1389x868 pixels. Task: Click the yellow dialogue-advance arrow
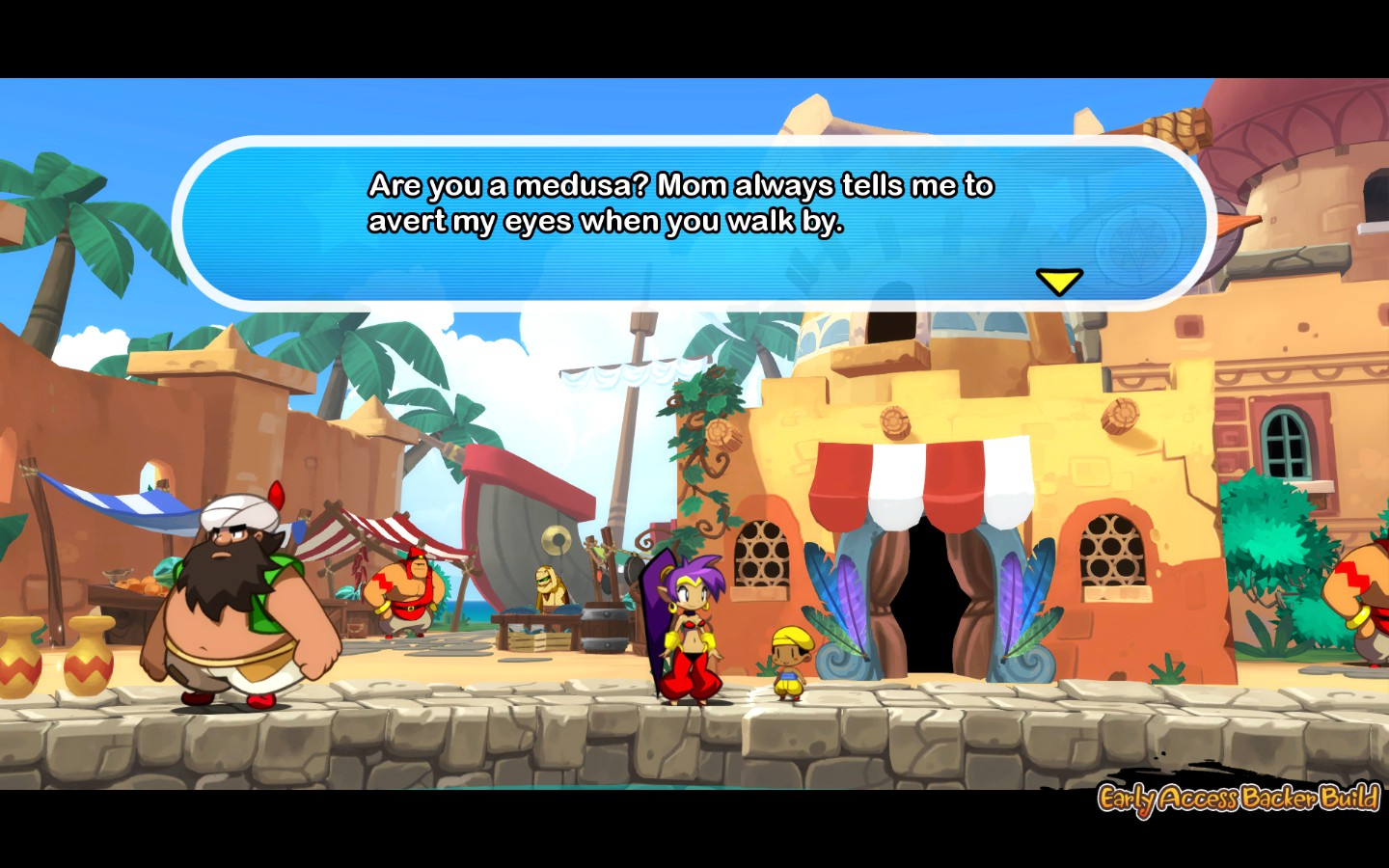(x=1060, y=282)
